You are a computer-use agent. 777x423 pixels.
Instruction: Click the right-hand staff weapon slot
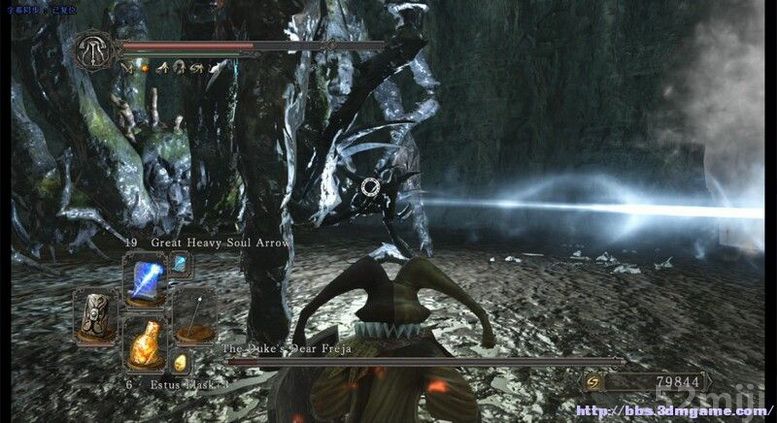click(x=194, y=316)
